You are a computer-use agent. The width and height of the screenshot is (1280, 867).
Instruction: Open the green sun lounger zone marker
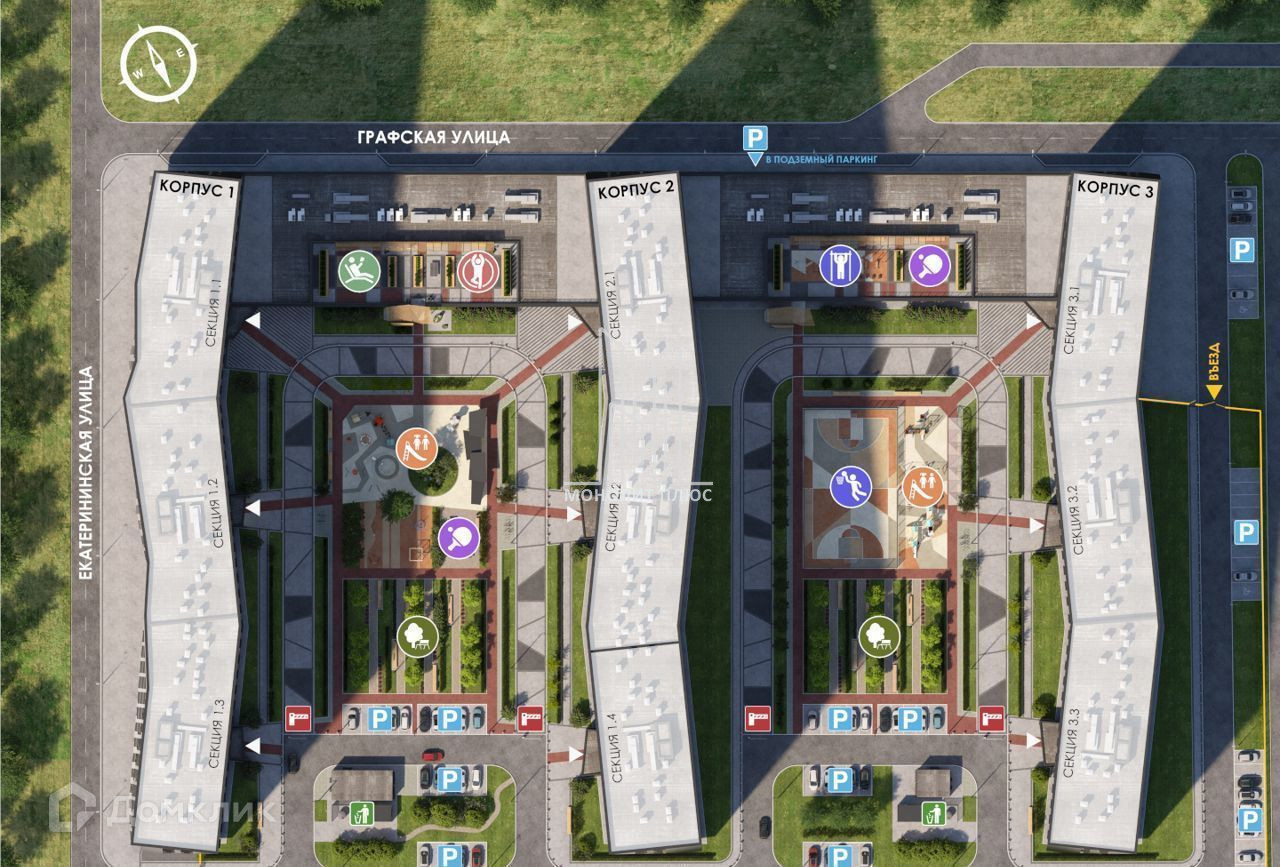coord(357,272)
